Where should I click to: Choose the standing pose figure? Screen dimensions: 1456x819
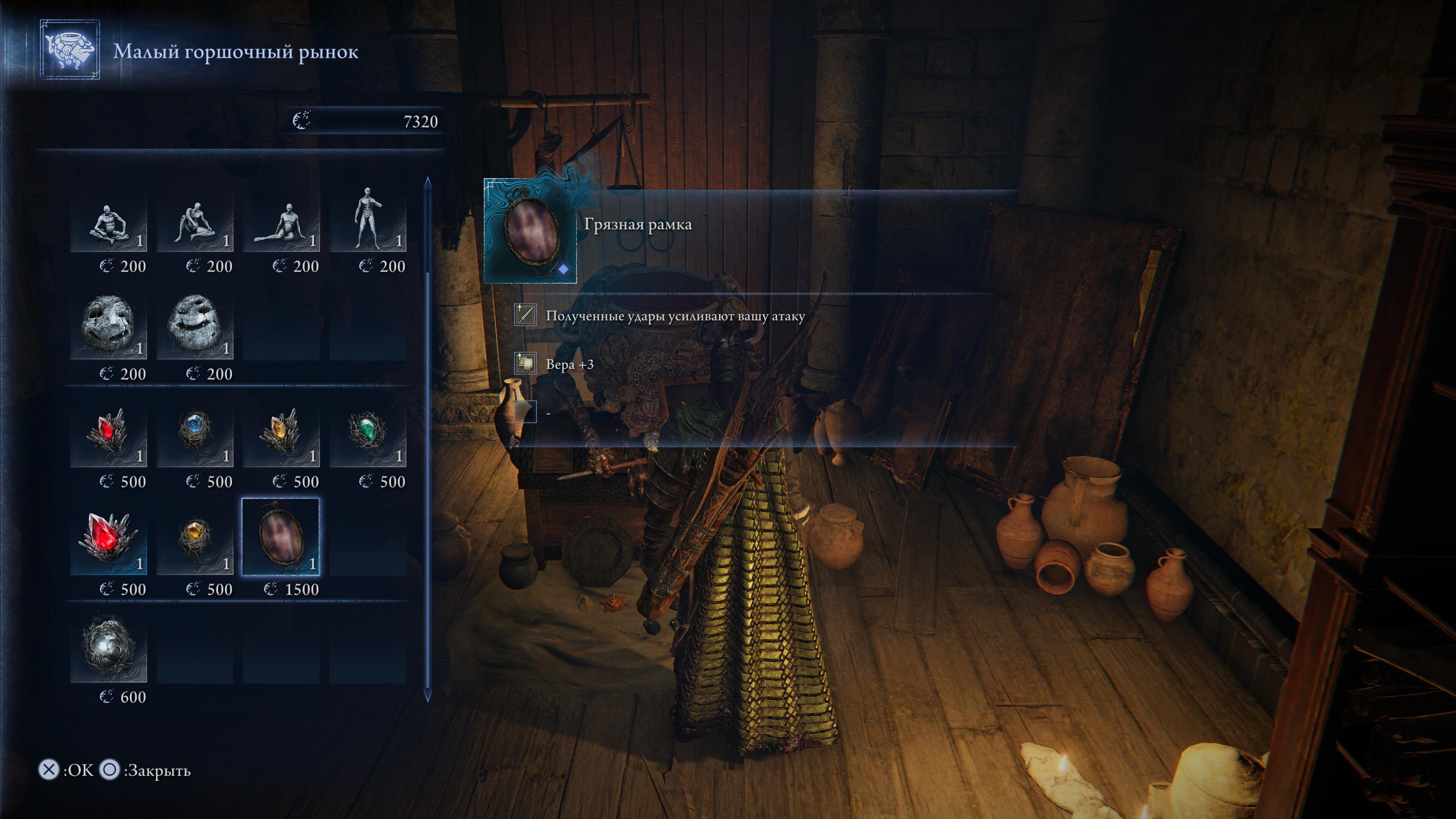(x=367, y=219)
